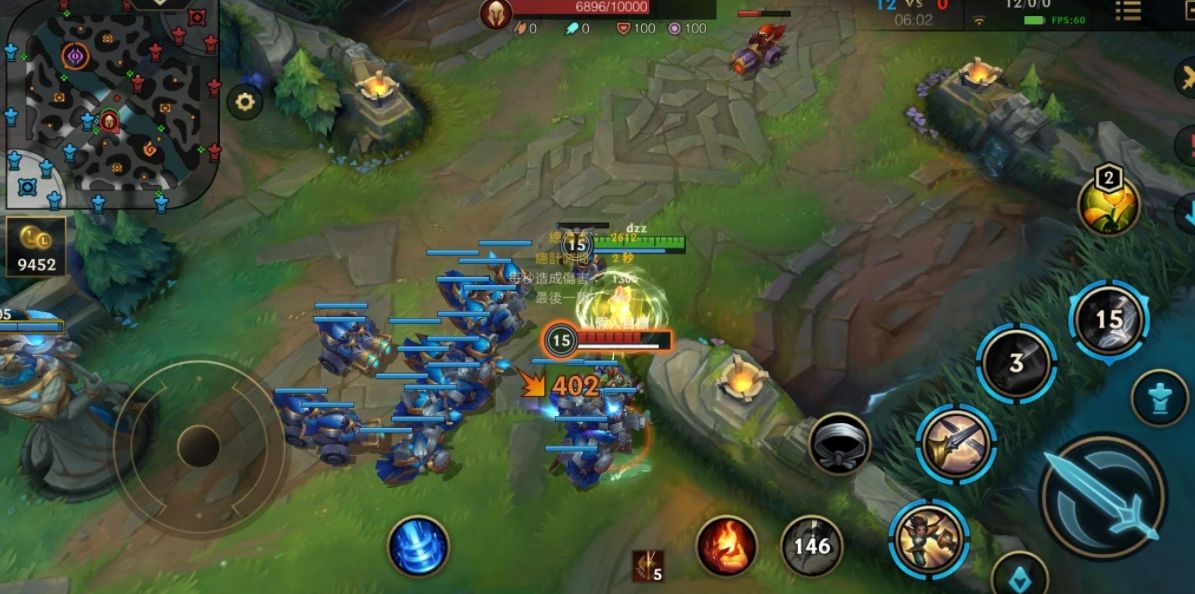Image resolution: width=1195 pixels, height=594 pixels.
Task: Open the scoreboard list icon
Action: pos(1128,12)
